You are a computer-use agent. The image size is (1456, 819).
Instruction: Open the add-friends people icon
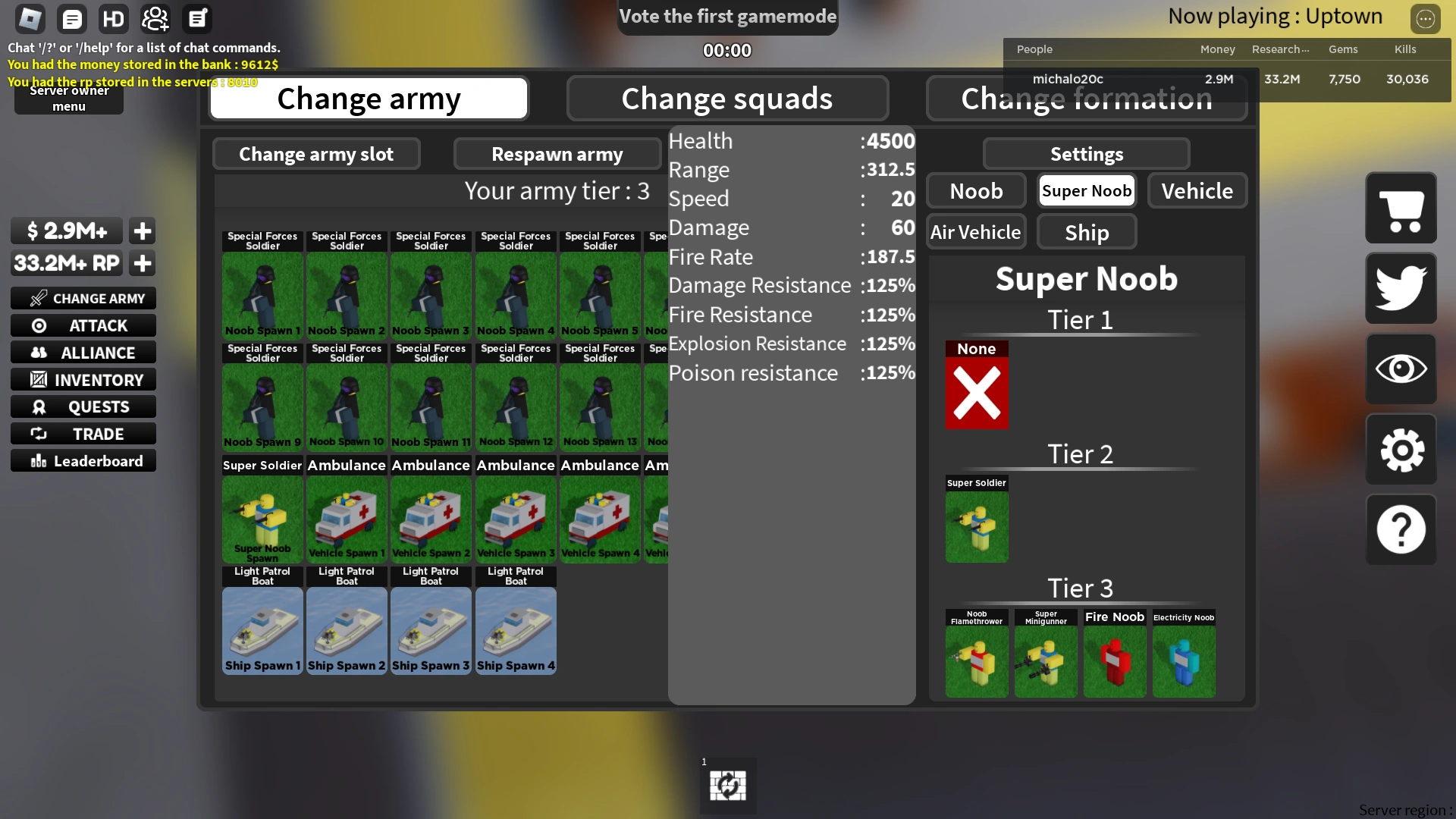(x=155, y=18)
